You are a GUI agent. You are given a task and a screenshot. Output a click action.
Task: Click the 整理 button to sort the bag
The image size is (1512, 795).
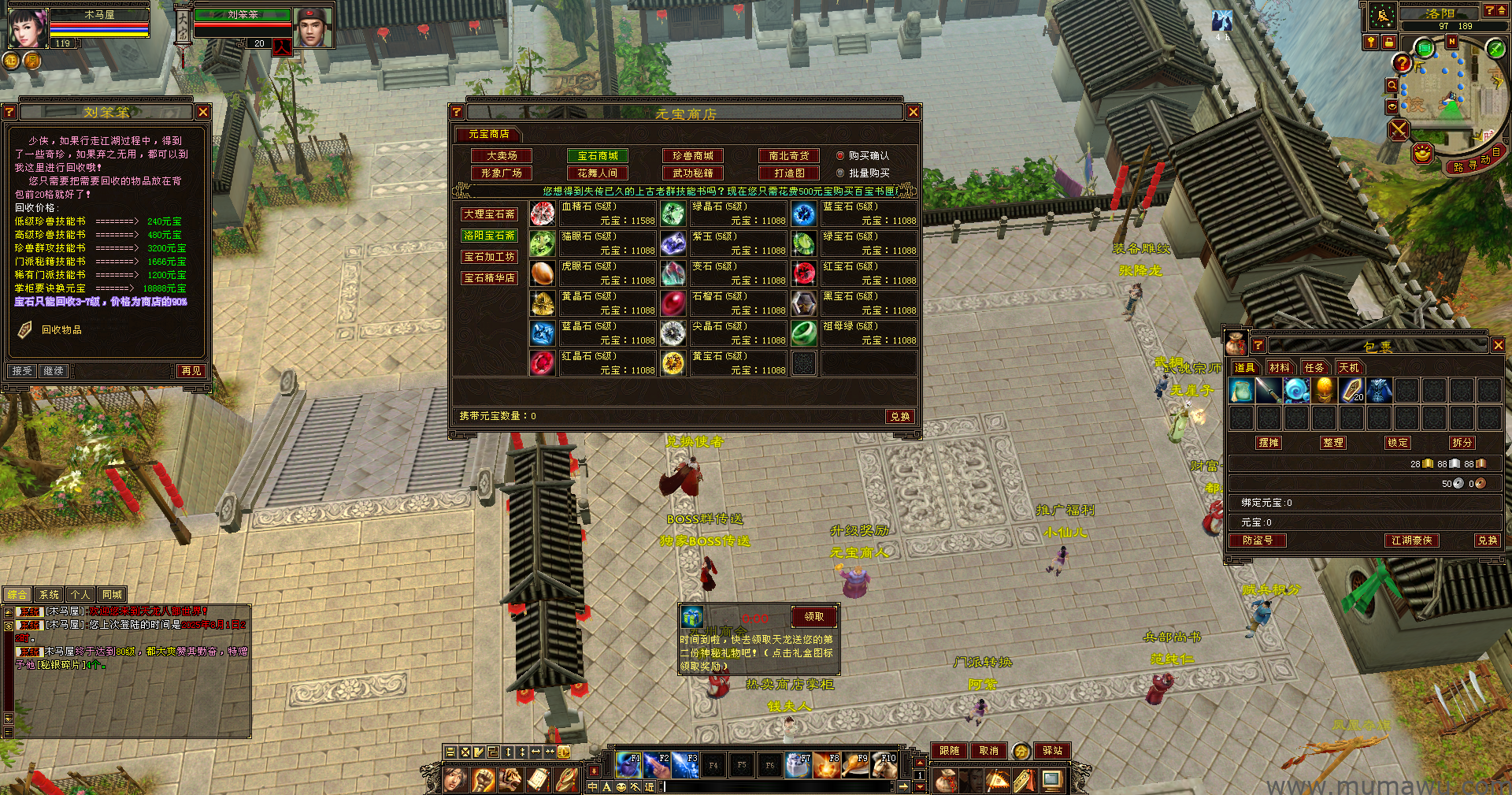[x=1333, y=443]
